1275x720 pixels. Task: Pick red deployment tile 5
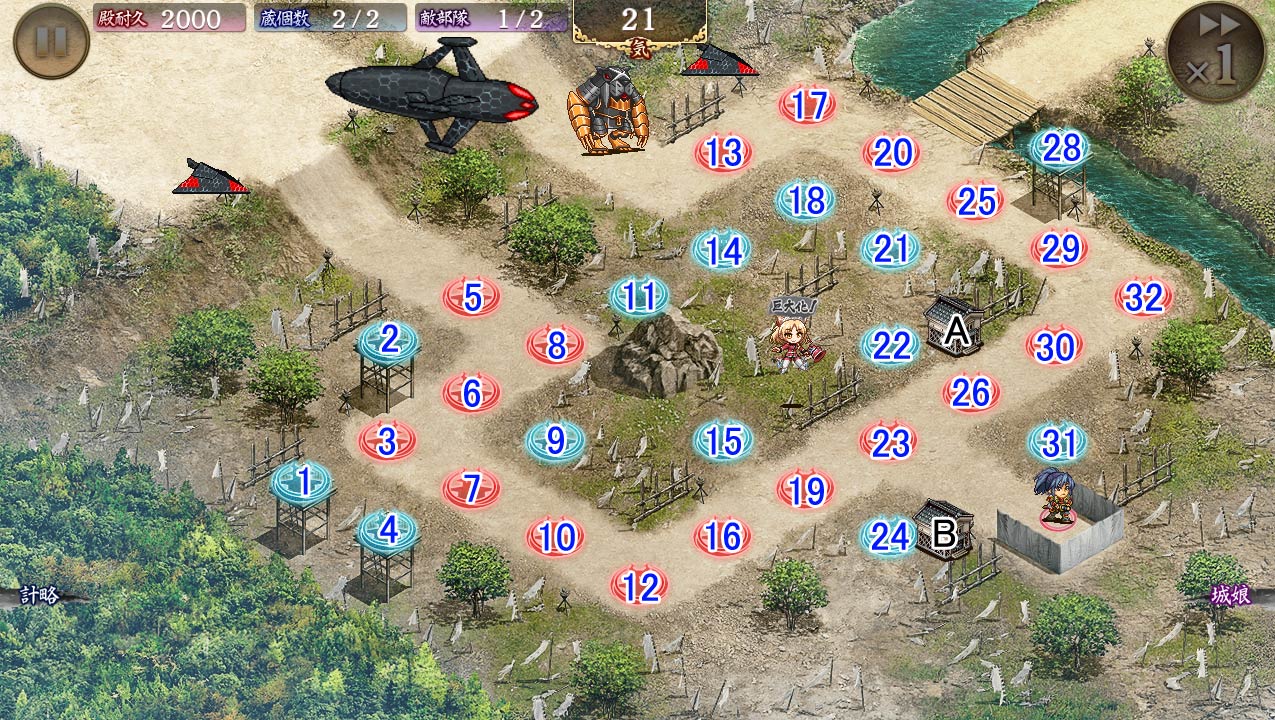click(x=472, y=297)
